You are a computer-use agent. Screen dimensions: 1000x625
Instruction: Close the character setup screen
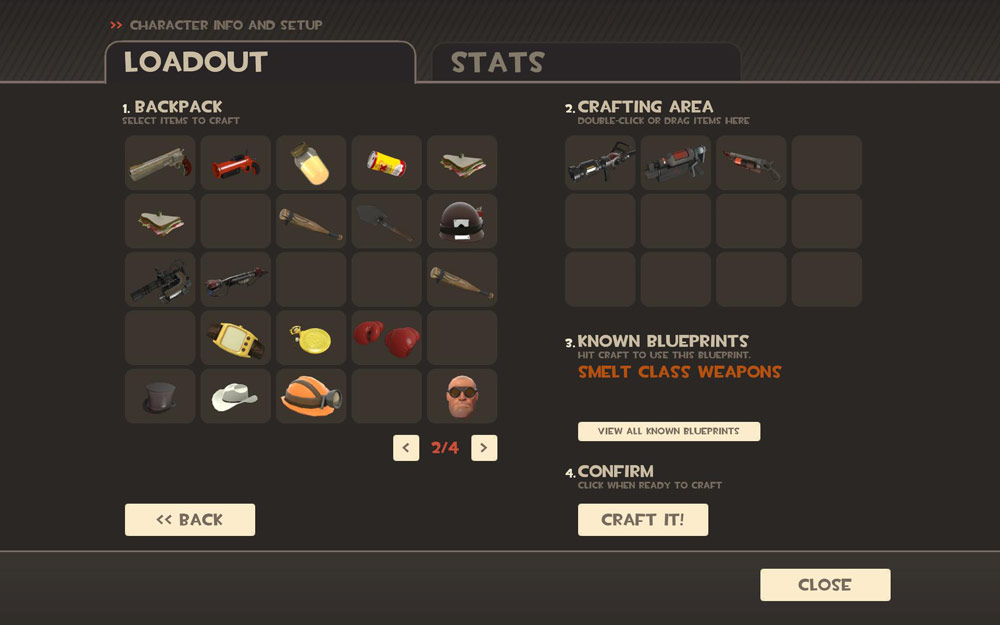824,585
